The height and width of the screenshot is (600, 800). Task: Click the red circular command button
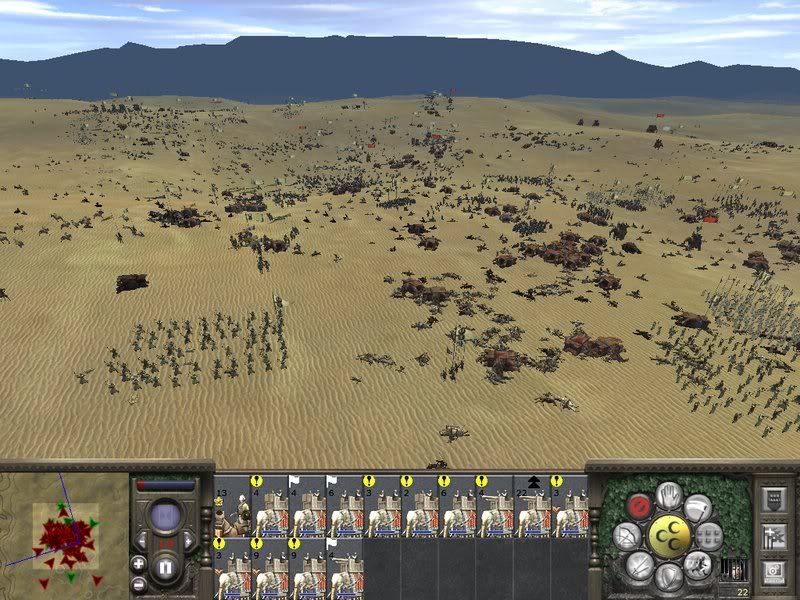point(638,507)
